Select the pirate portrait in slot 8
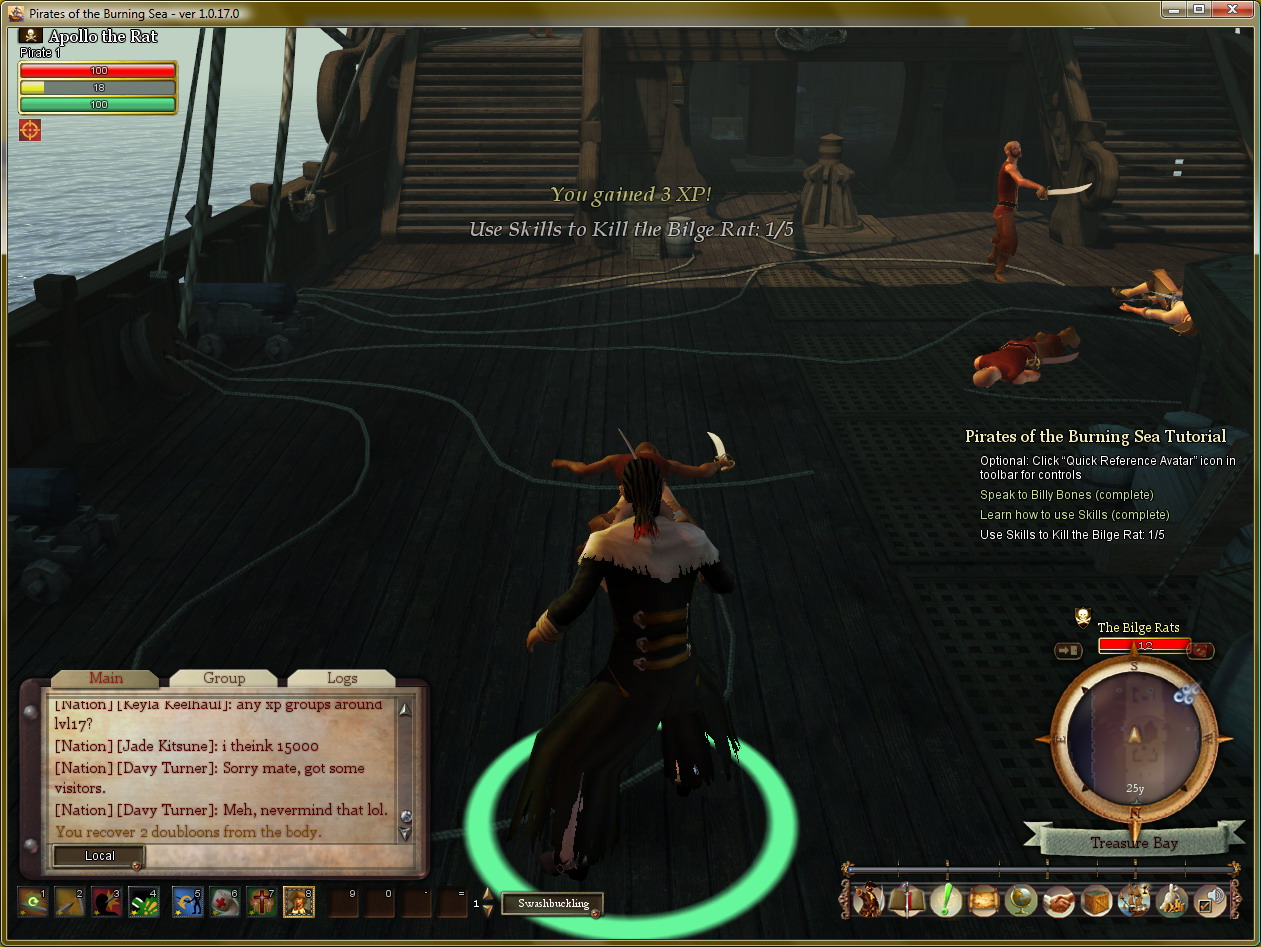Viewport: 1261px width, 947px height. point(299,902)
